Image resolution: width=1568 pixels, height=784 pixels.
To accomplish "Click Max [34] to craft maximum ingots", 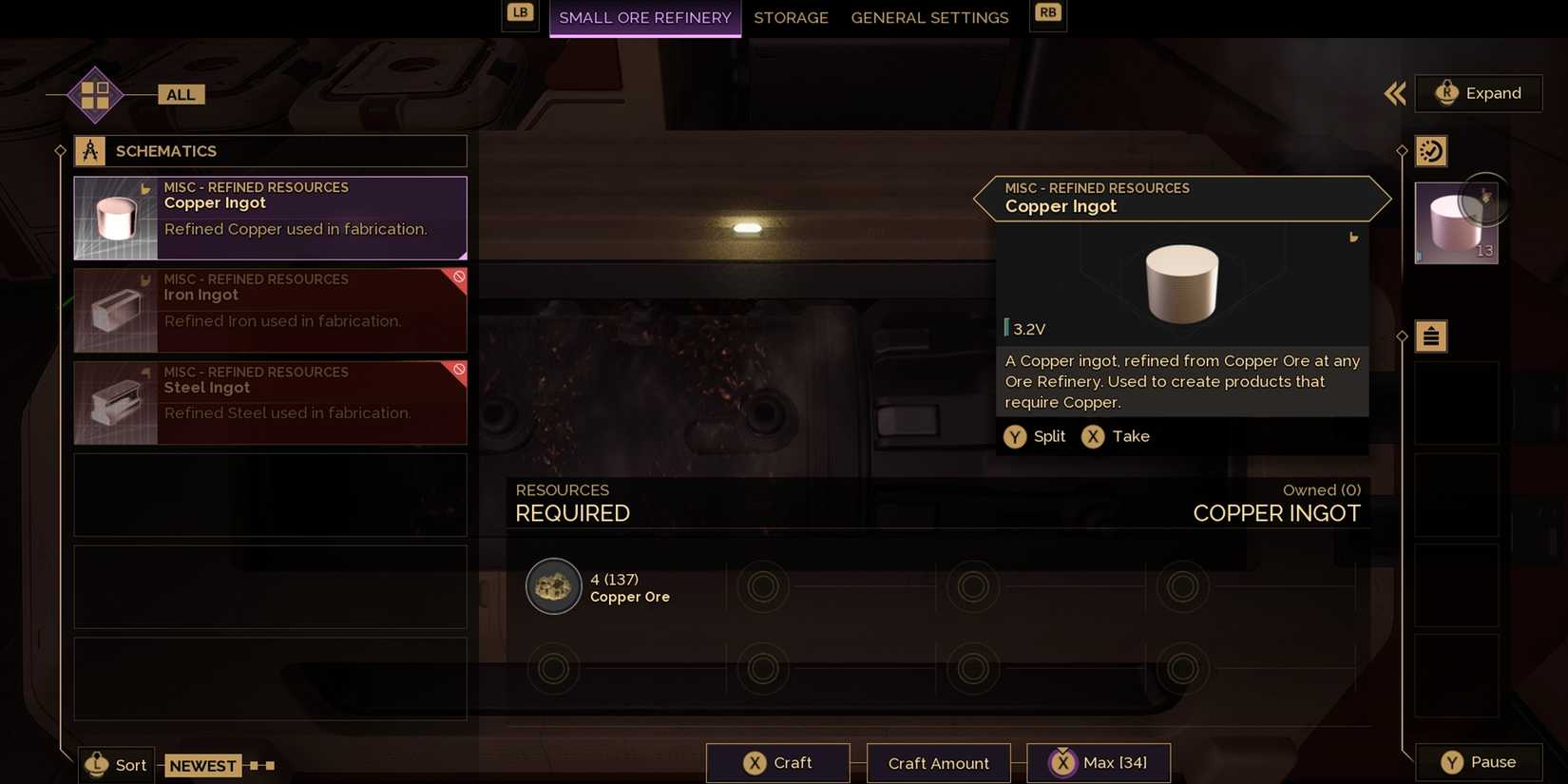I will click(x=1100, y=761).
